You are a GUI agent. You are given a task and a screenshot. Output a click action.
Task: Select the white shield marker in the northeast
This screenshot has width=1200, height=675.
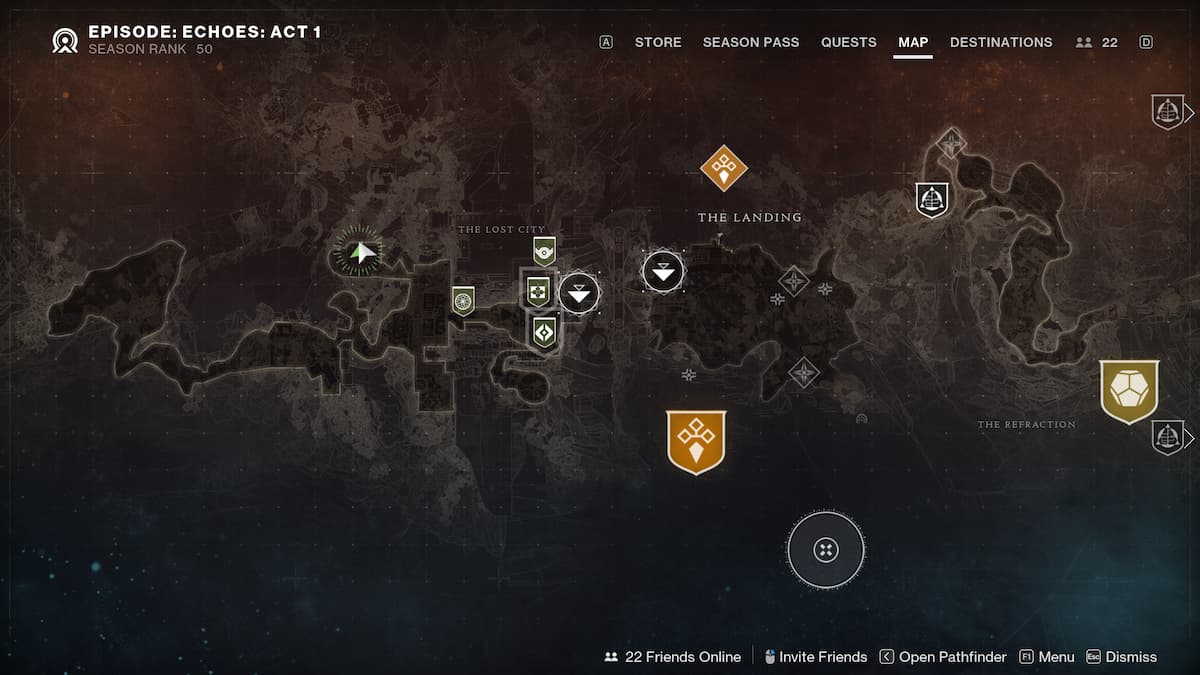click(x=932, y=199)
